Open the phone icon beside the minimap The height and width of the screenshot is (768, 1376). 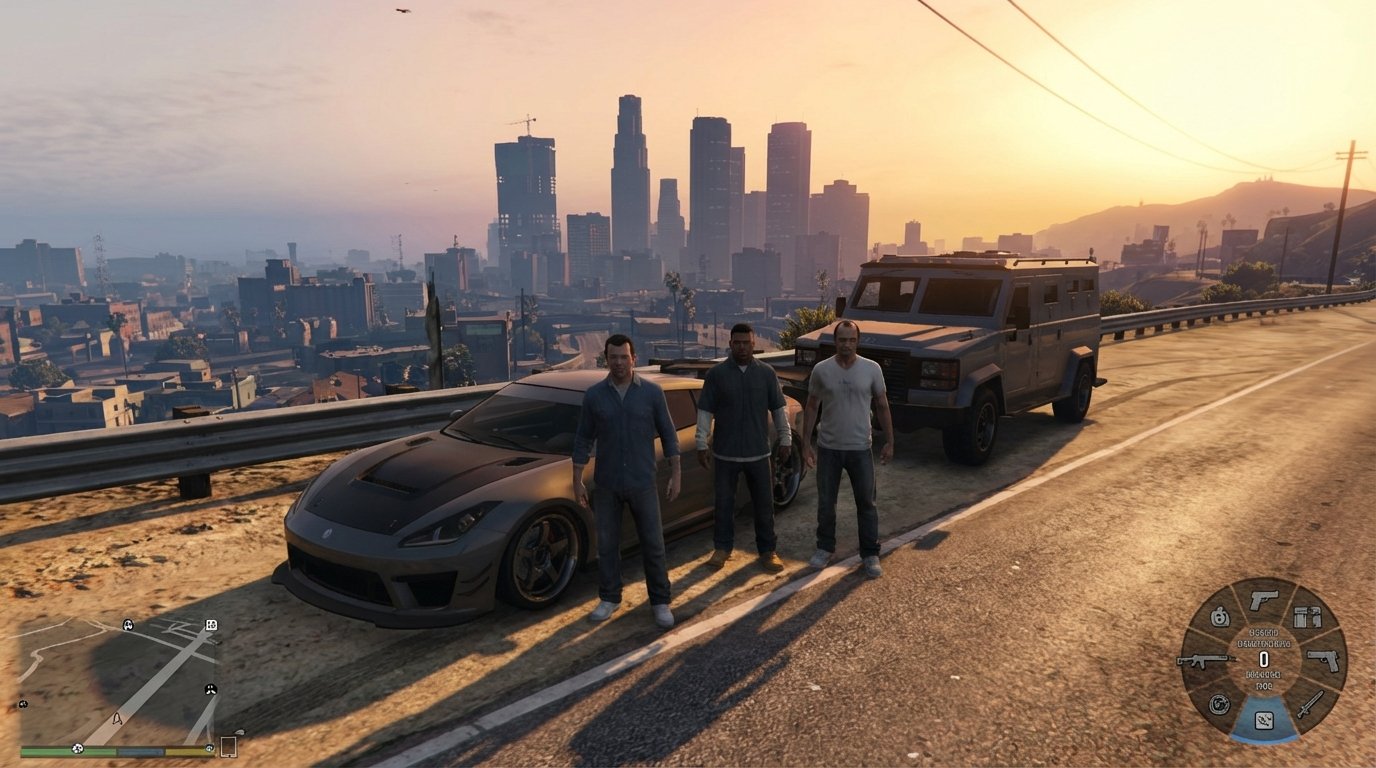pos(229,747)
